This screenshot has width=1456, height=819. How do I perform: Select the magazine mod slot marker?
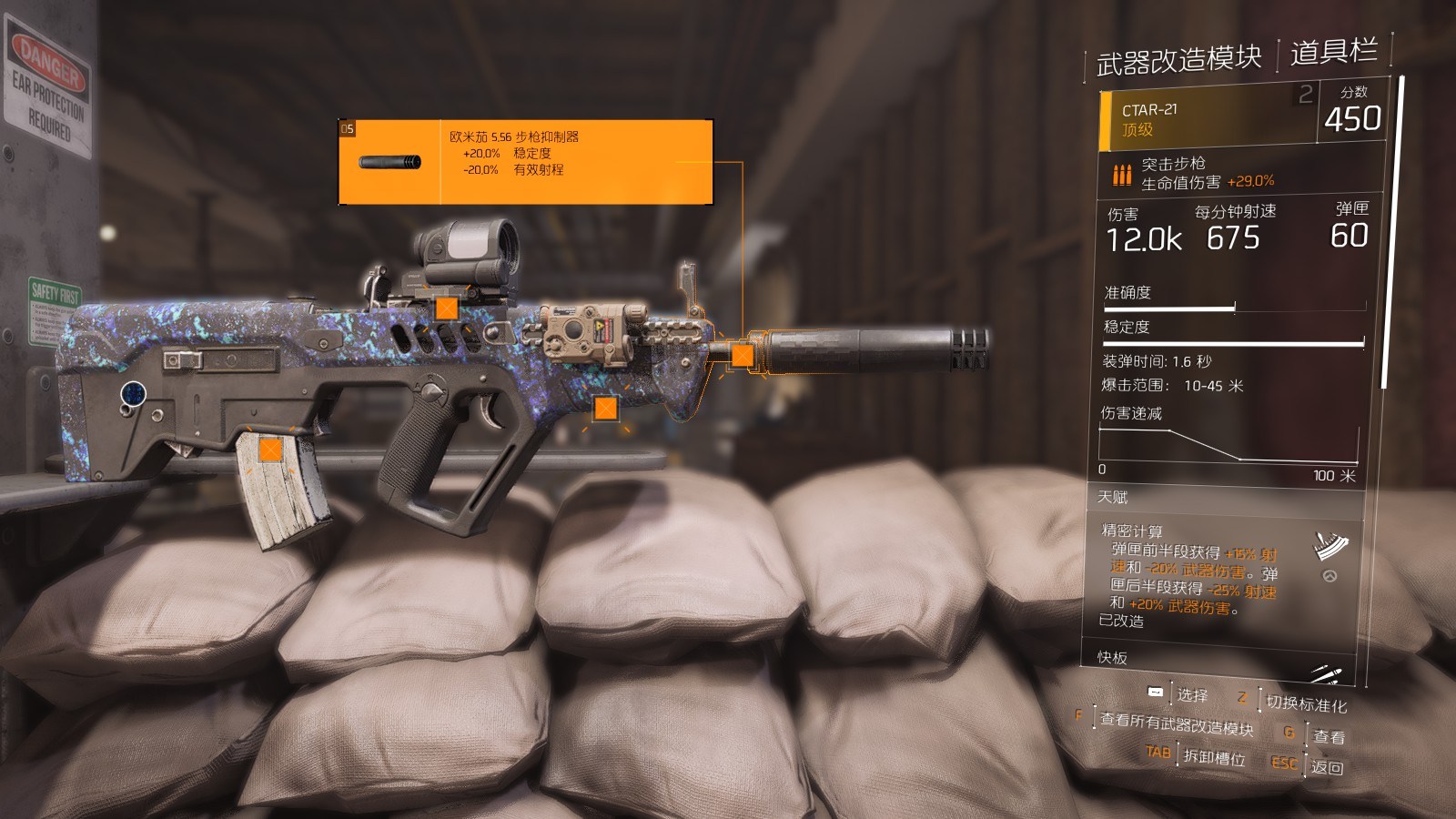[269, 449]
